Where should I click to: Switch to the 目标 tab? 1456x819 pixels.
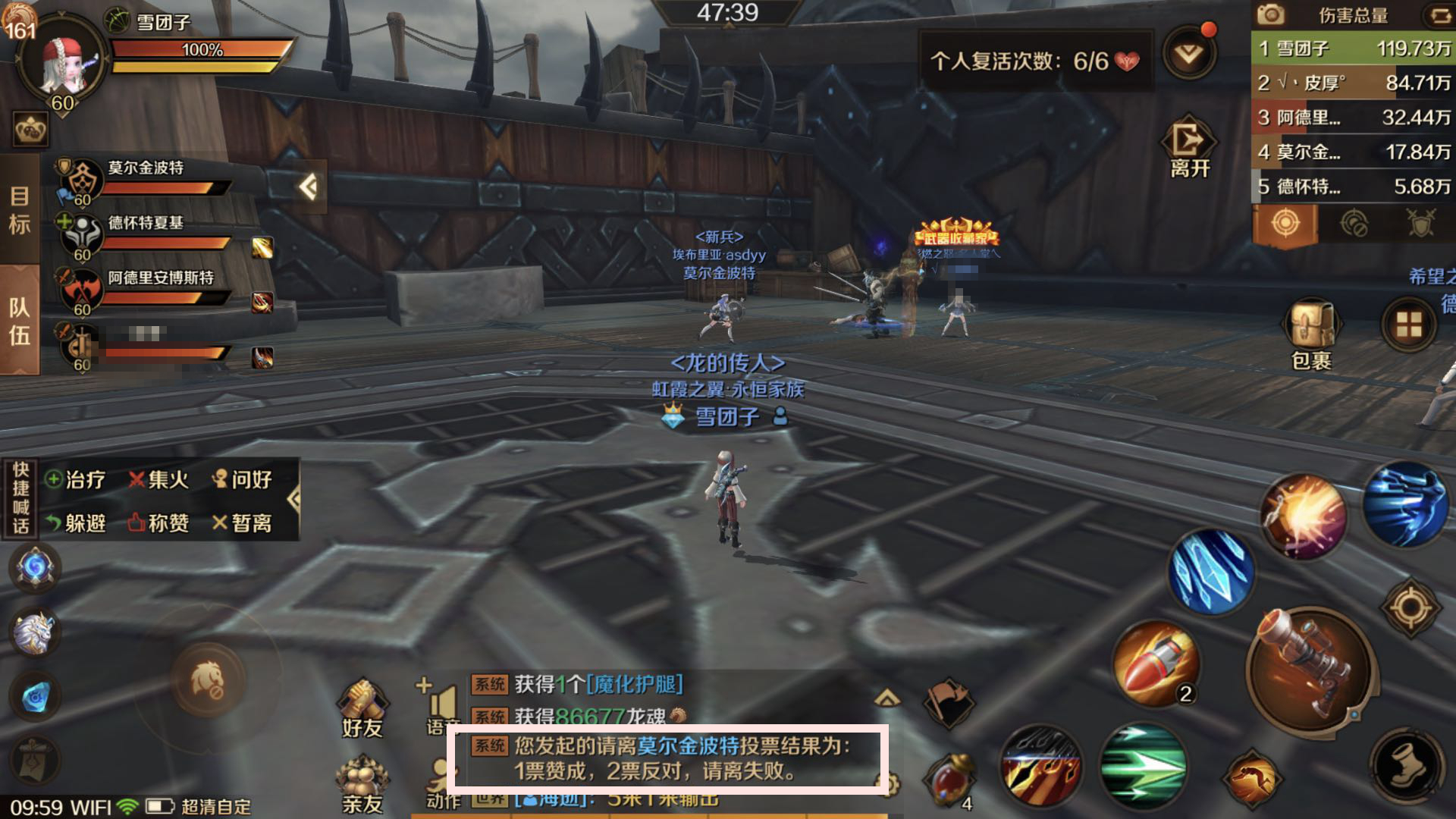click(20, 211)
